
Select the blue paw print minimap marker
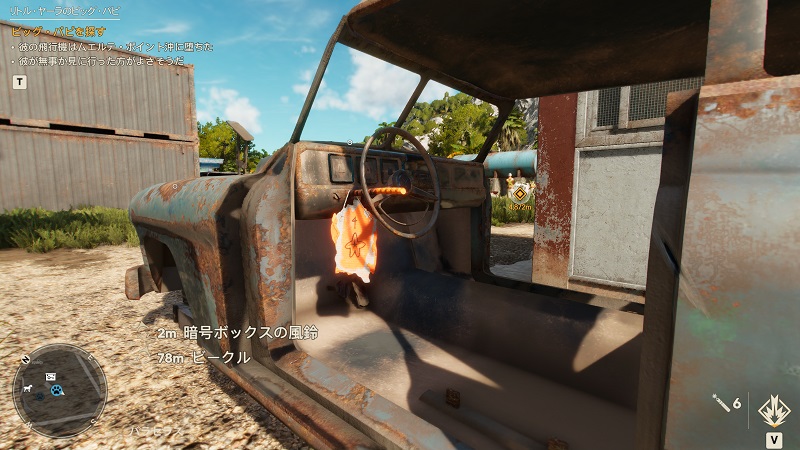(x=57, y=390)
